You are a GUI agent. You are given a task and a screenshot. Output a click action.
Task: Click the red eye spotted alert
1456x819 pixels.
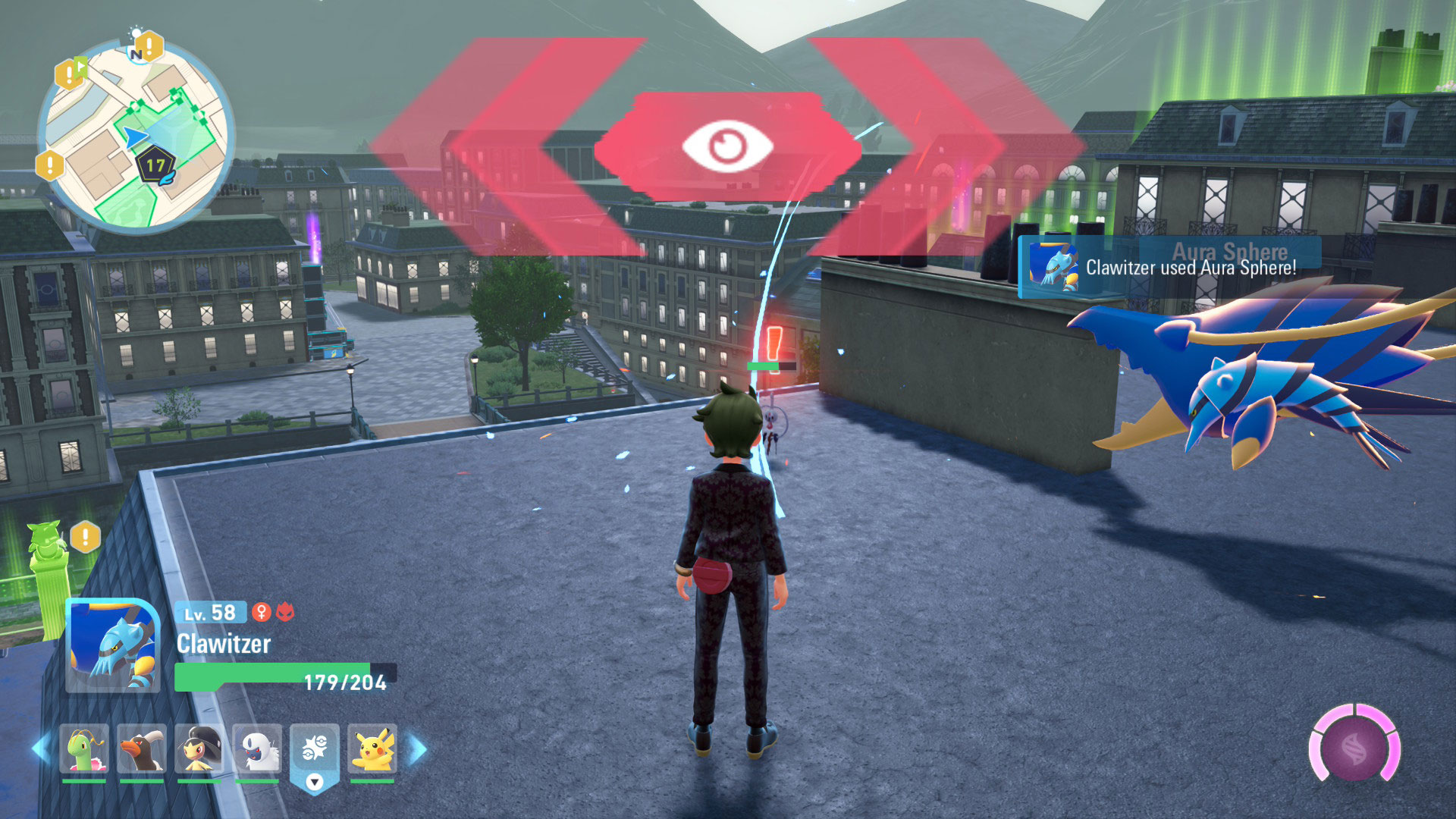pos(727,146)
